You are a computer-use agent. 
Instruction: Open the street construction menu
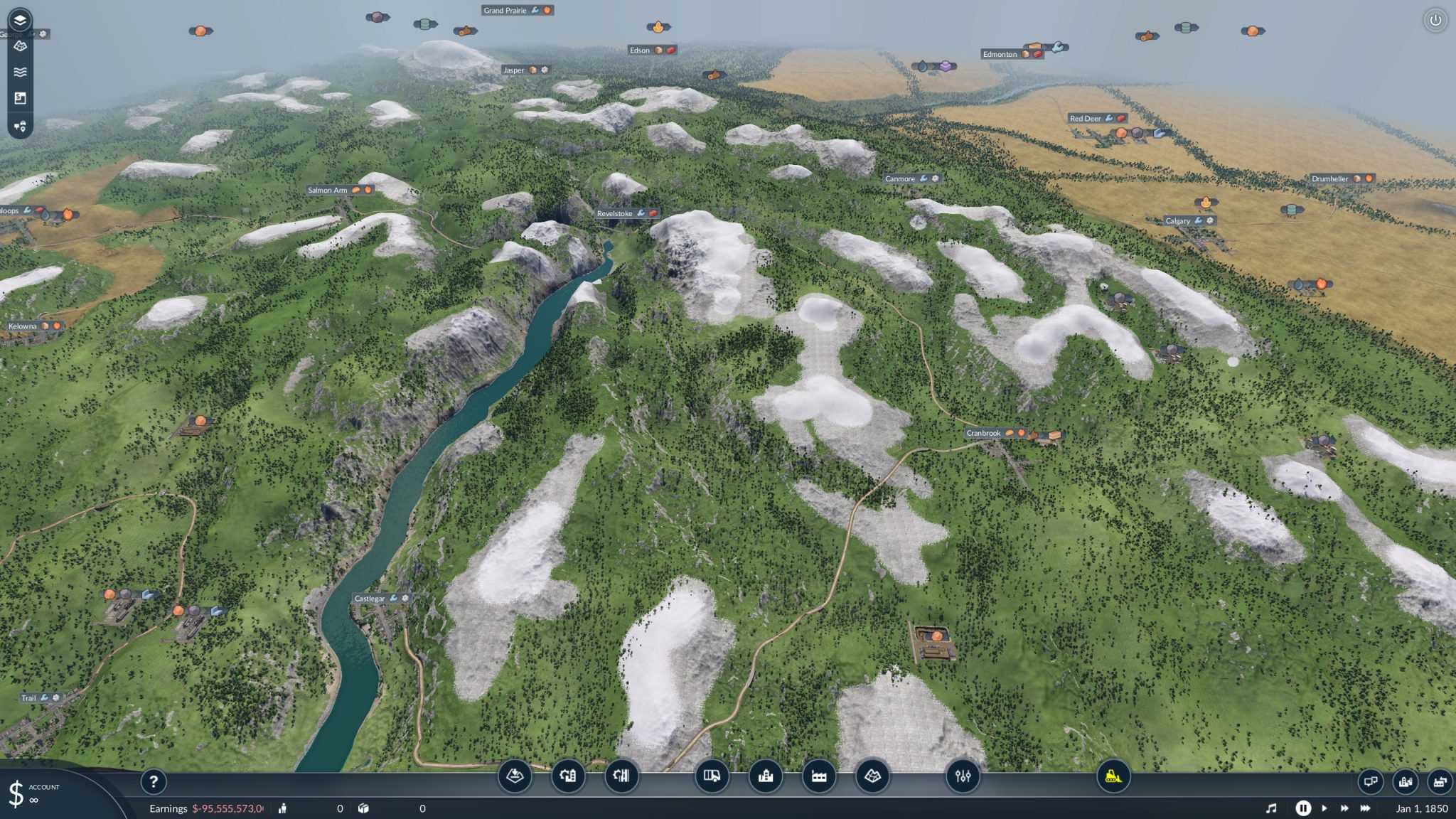click(x=568, y=777)
